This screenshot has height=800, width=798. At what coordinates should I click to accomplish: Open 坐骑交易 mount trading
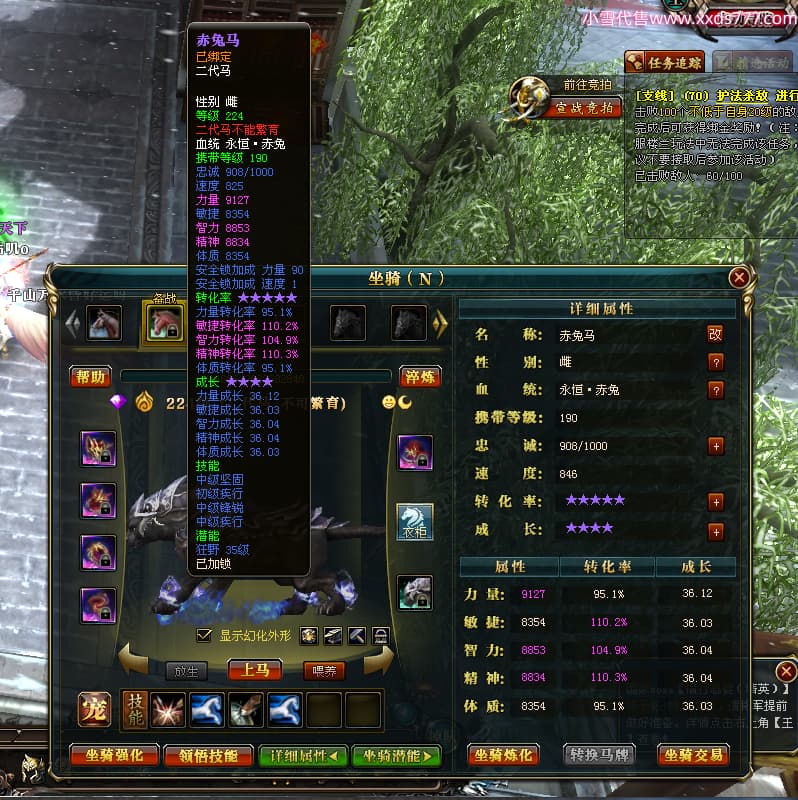(x=693, y=755)
